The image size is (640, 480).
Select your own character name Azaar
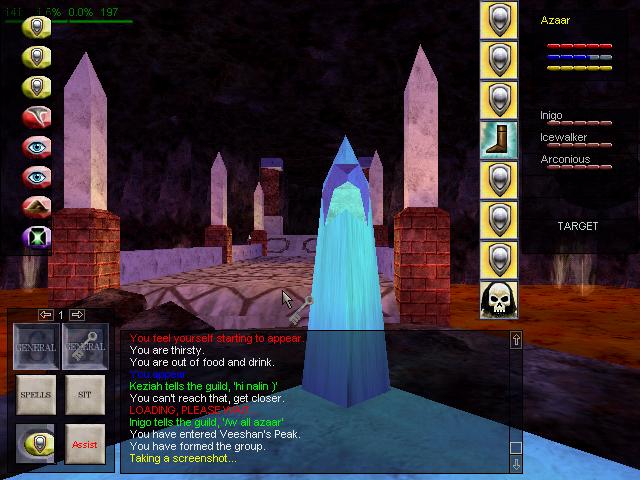coord(555,20)
